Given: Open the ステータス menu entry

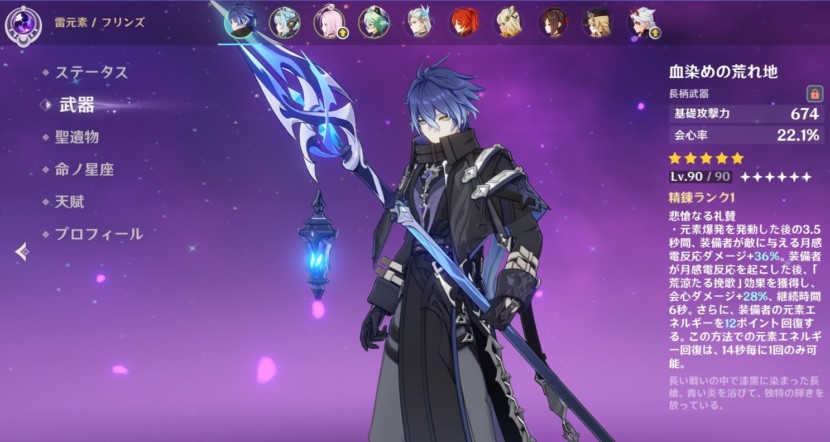Looking at the screenshot, I should click(91, 72).
